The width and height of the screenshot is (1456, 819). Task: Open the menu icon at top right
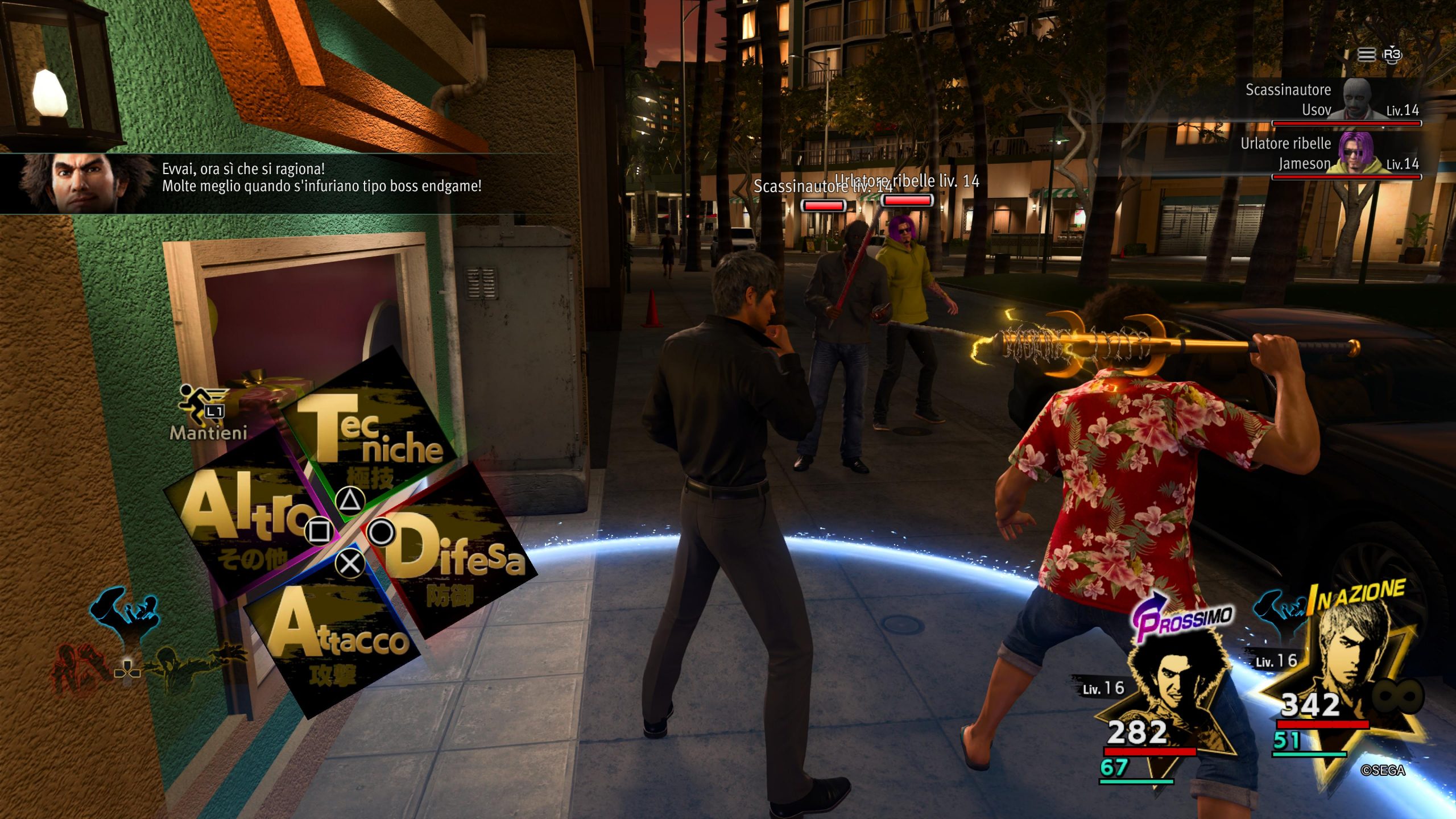coord(1366,55)
